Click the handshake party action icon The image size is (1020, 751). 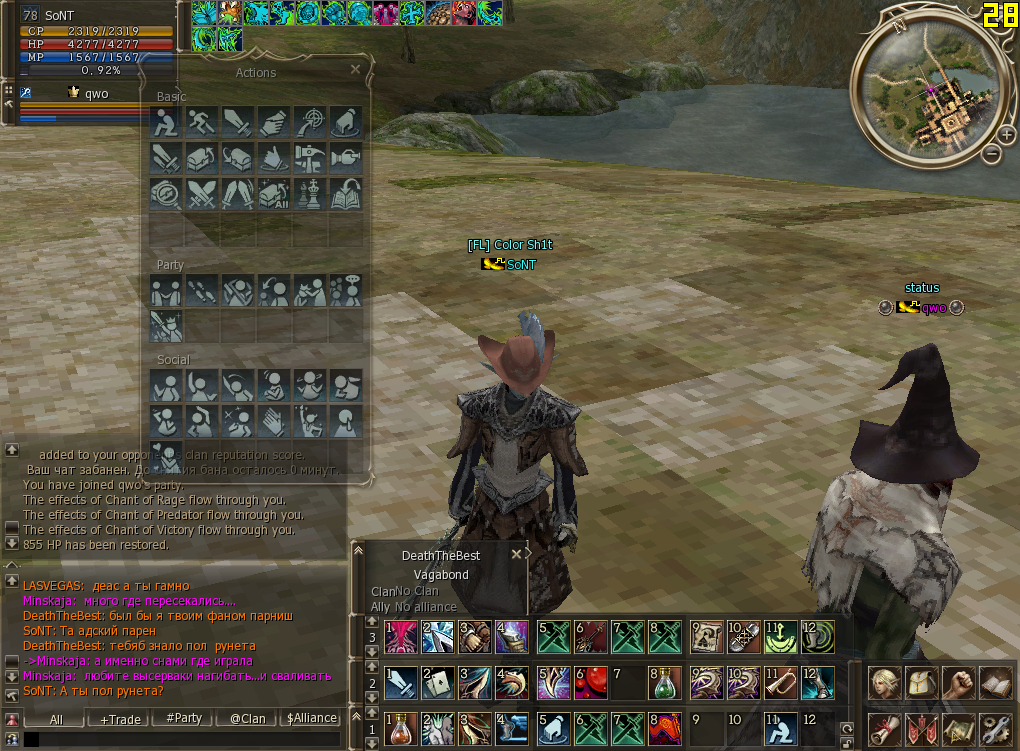pyautogui.click(x=165, y=291)
